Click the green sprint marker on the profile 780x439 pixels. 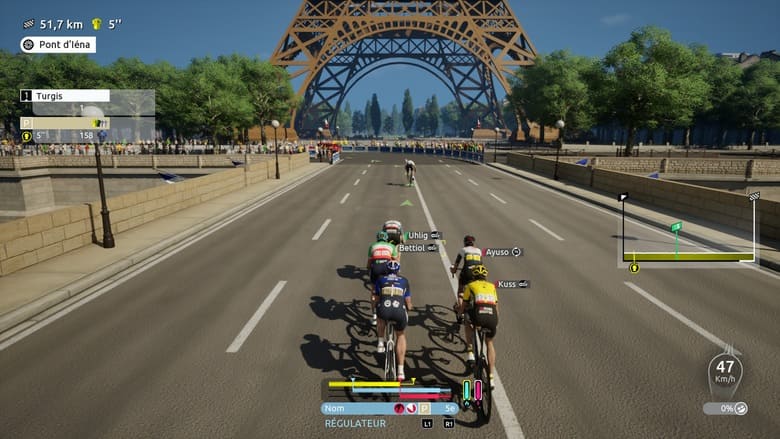click(x=676, y=227)
